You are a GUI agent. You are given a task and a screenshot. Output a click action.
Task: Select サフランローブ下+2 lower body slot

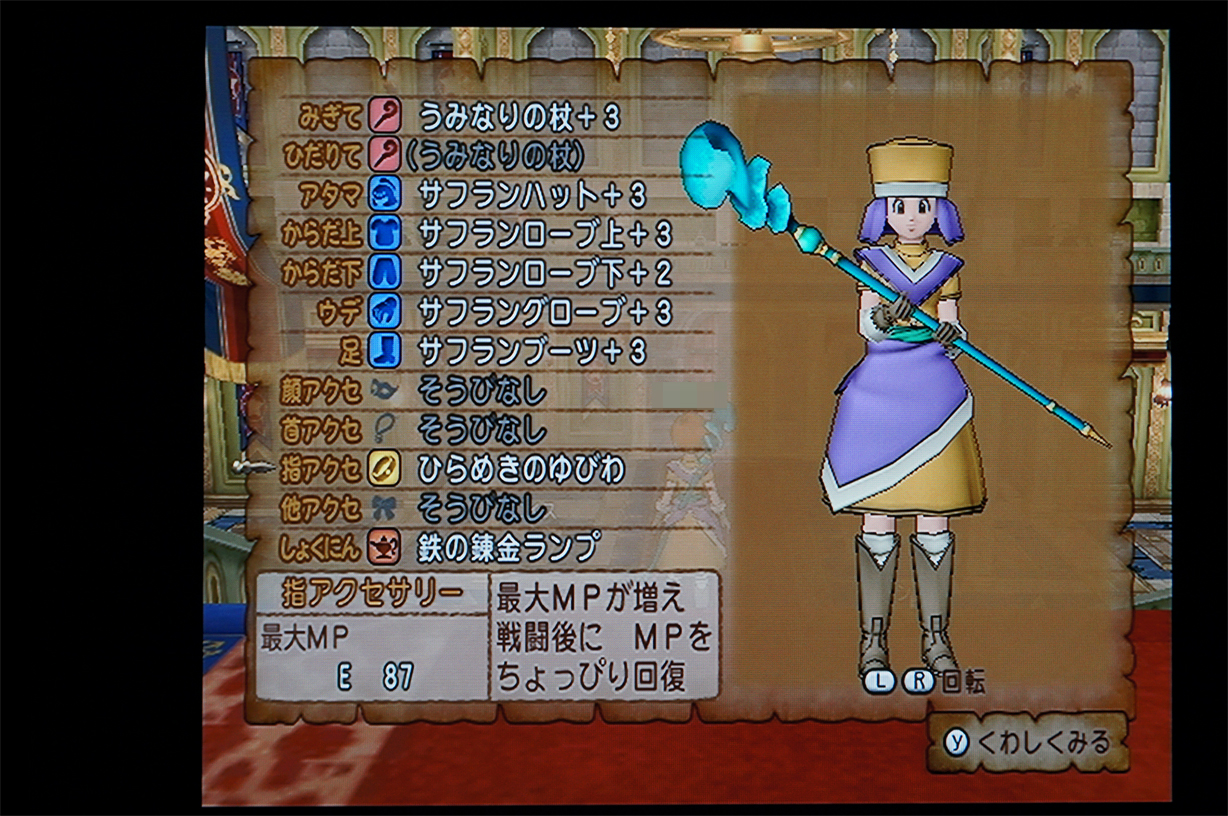(x=544, y=272)
